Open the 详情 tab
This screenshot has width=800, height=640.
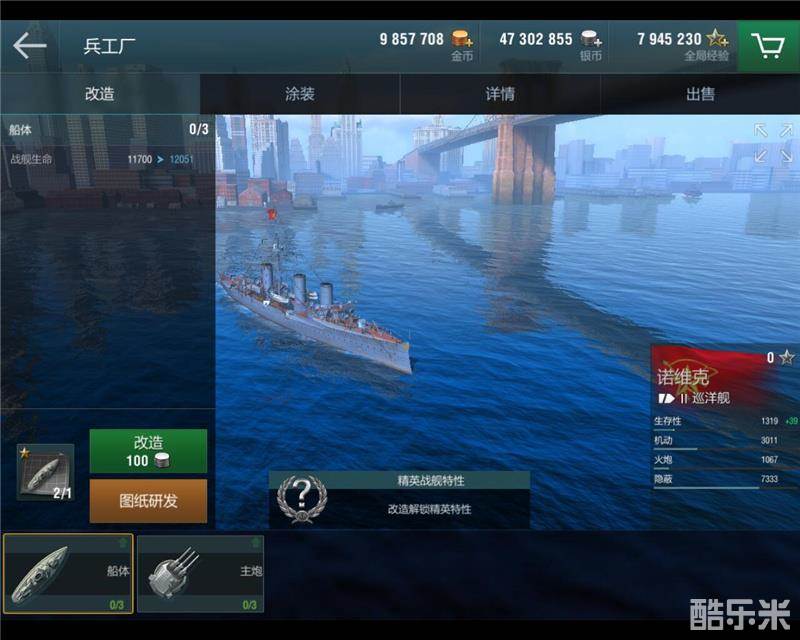(500, 94)
